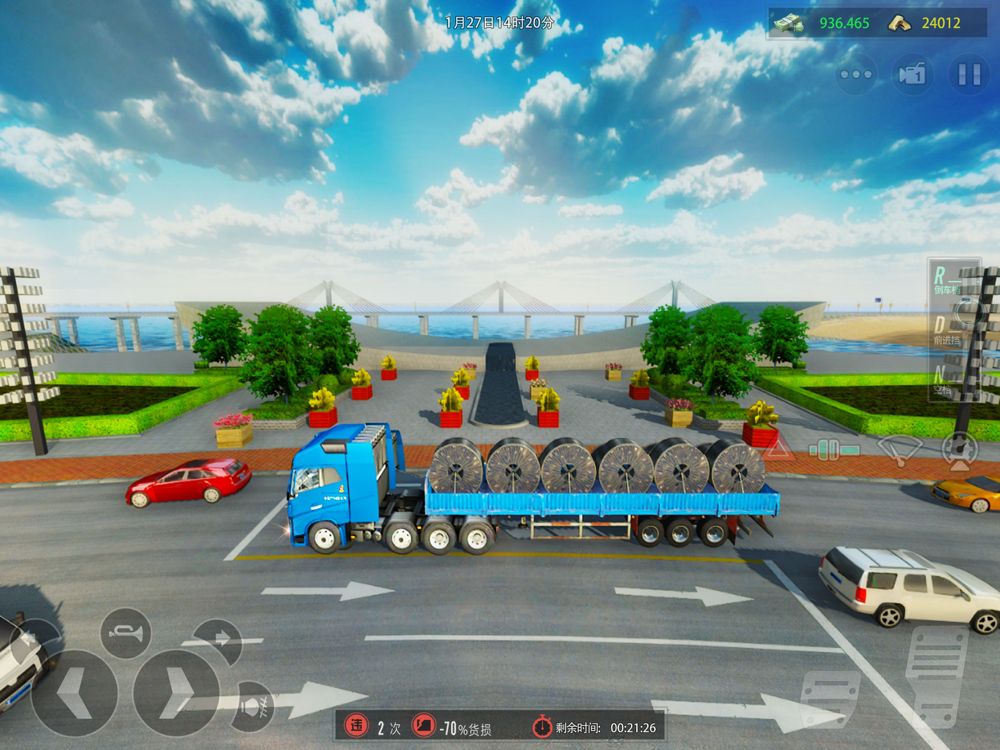Step on the brake pedal
This screenshot has height=750, width=1000.
pos(829,698)
